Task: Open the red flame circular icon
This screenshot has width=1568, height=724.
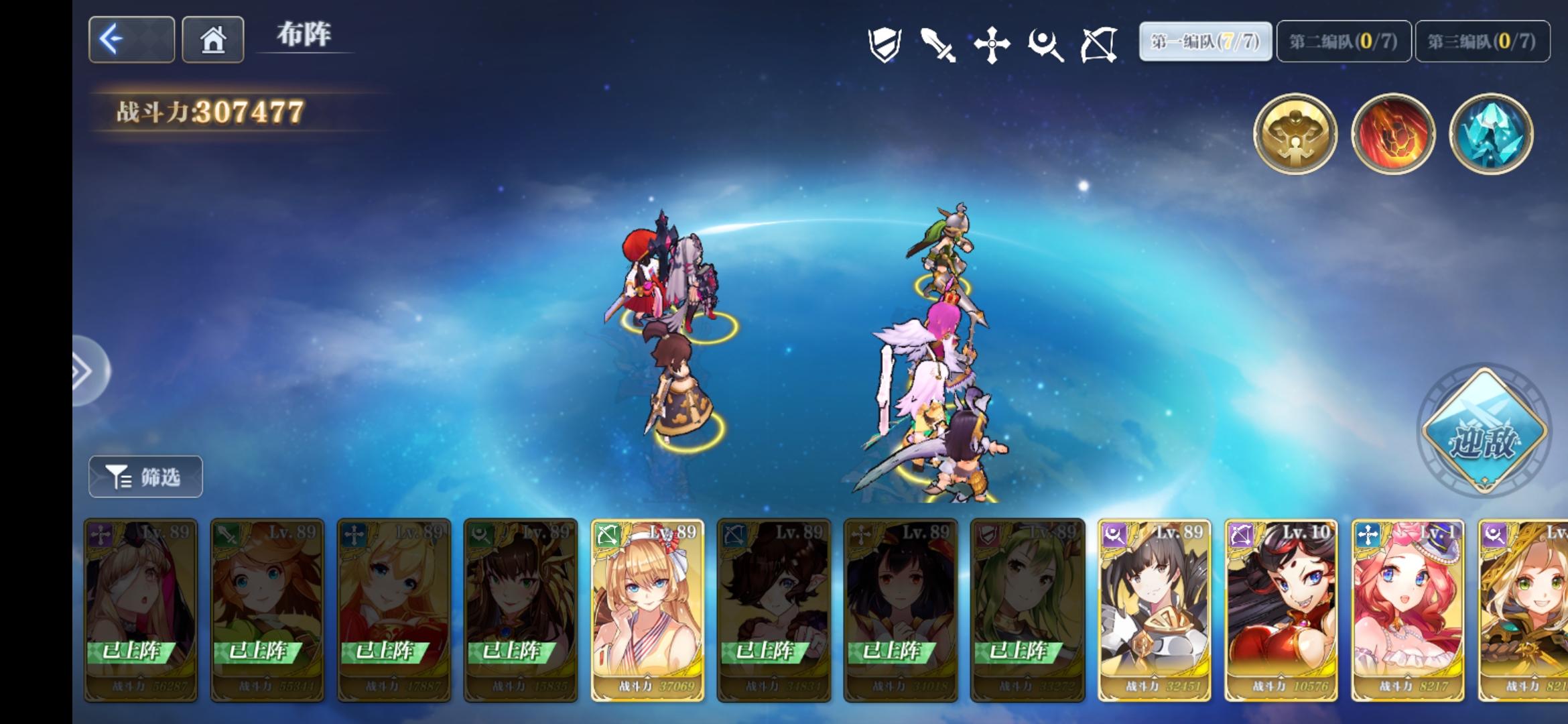Action: pos(1392,135)
